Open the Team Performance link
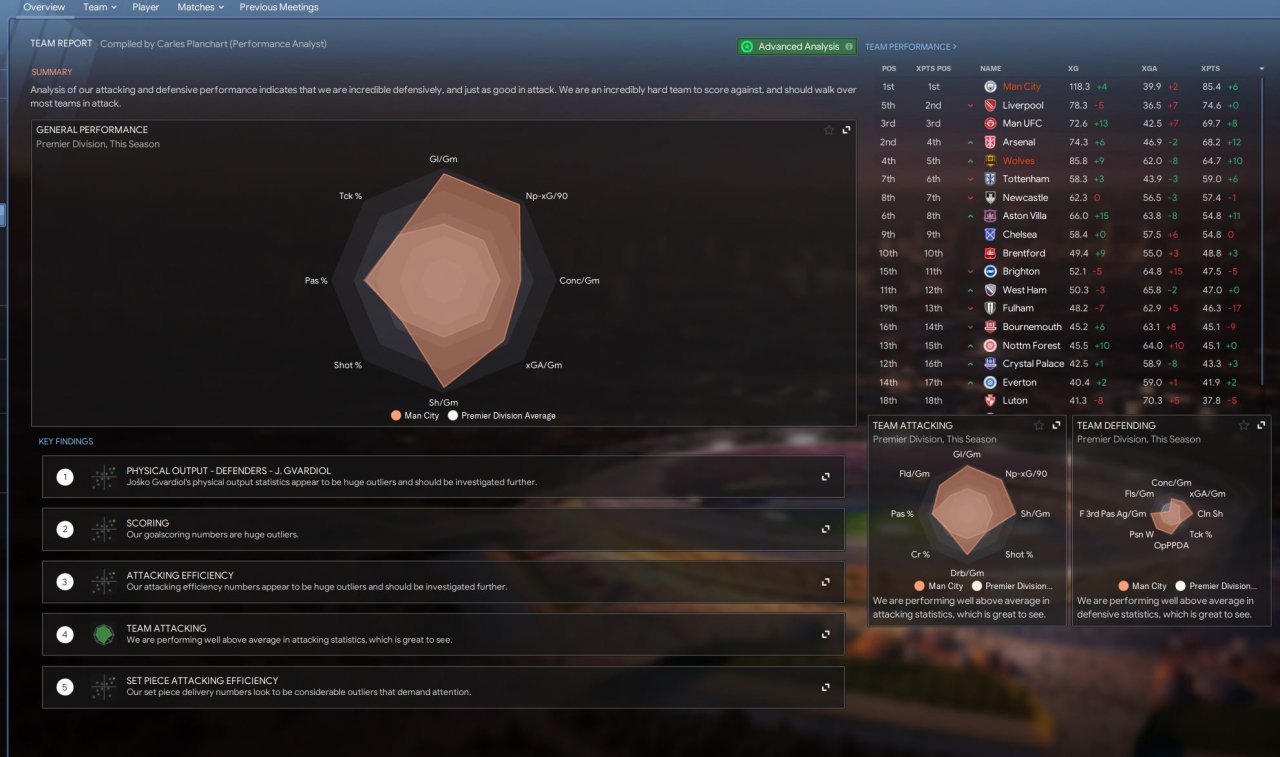The height and width of the screenshot is (757, 1280). 910,47
